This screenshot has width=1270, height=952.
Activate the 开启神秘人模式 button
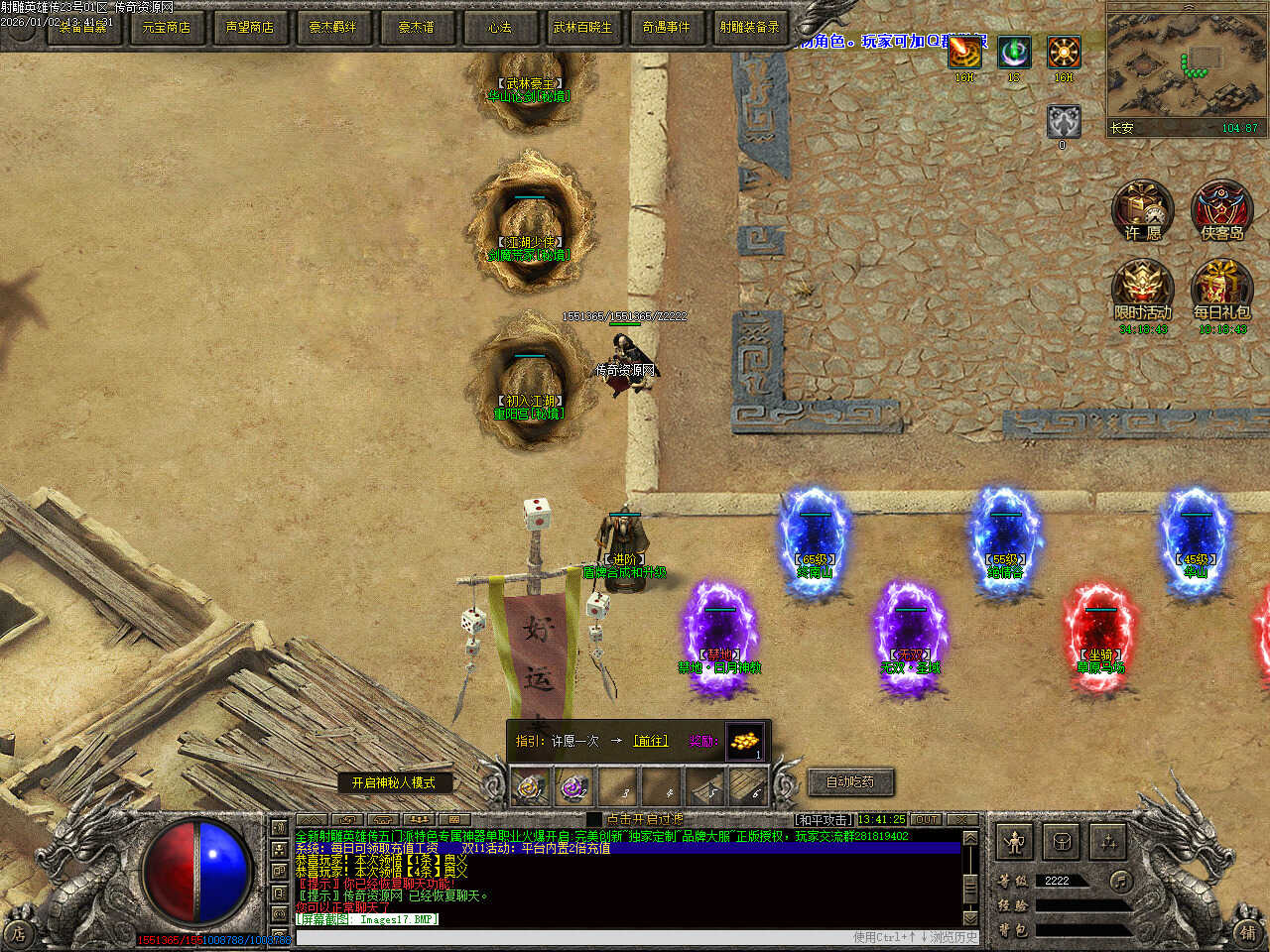tap(393, 782)
